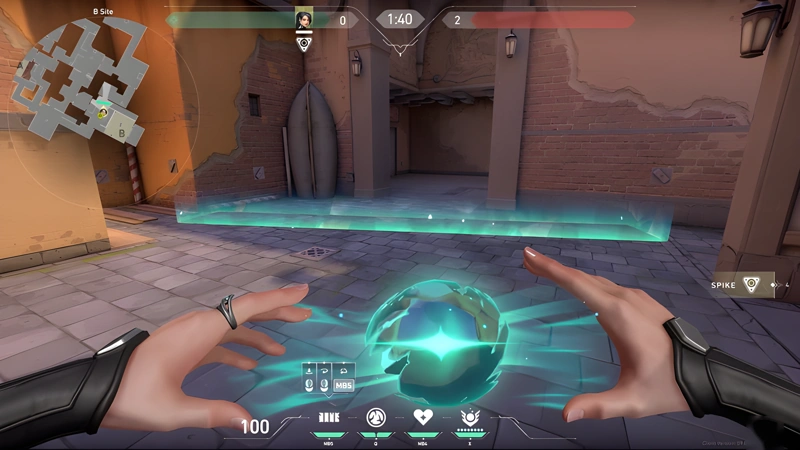Activate the Barrier Orb wall ability icon
This screenshot has height=450, width=800.
coord(328,417)
